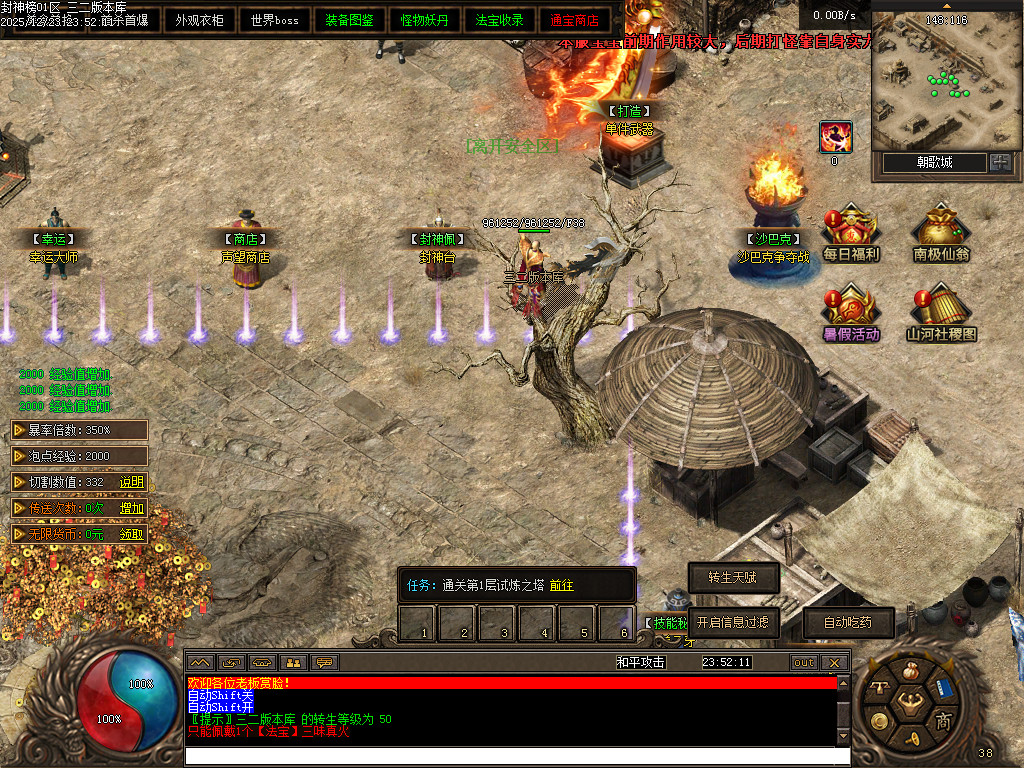The image size is (1024, 768).
Task: Open the 世界boss menu
Action: [274, 20]
